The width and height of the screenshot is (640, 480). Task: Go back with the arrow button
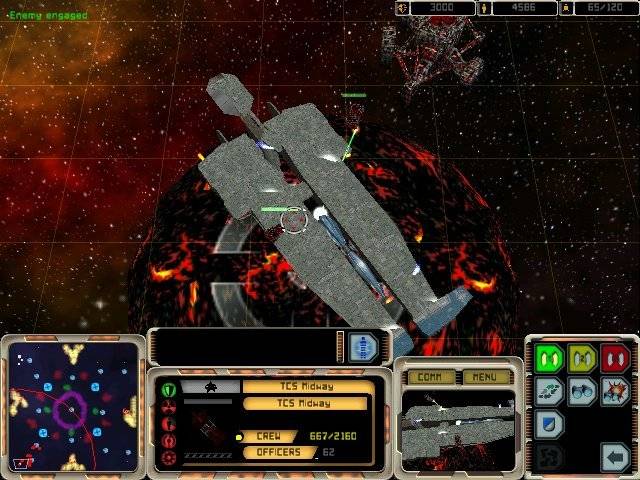pyautogui.click(x=614, y=457)
